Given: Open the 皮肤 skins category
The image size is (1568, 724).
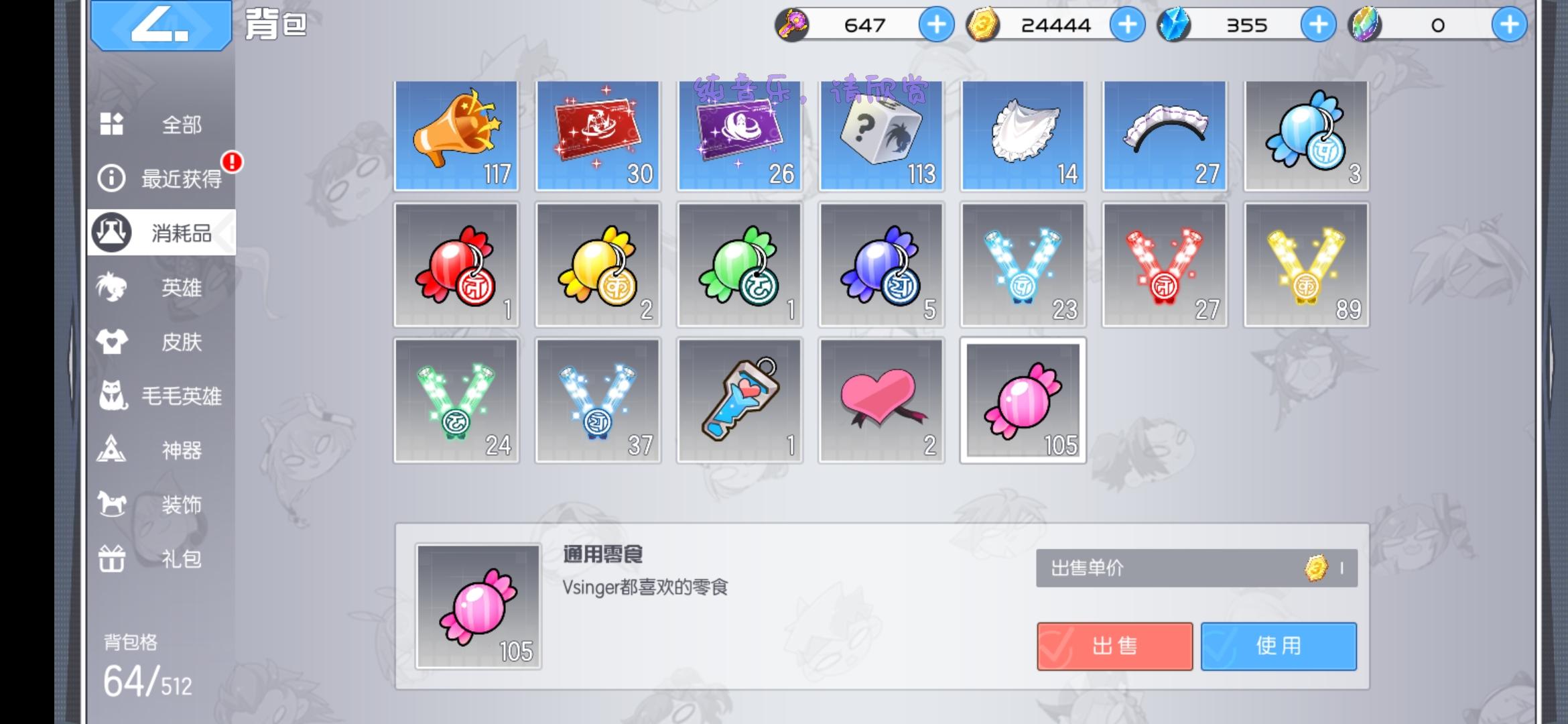Looking at the screenshot, I should pyautogui.click(x=161, y=342).
